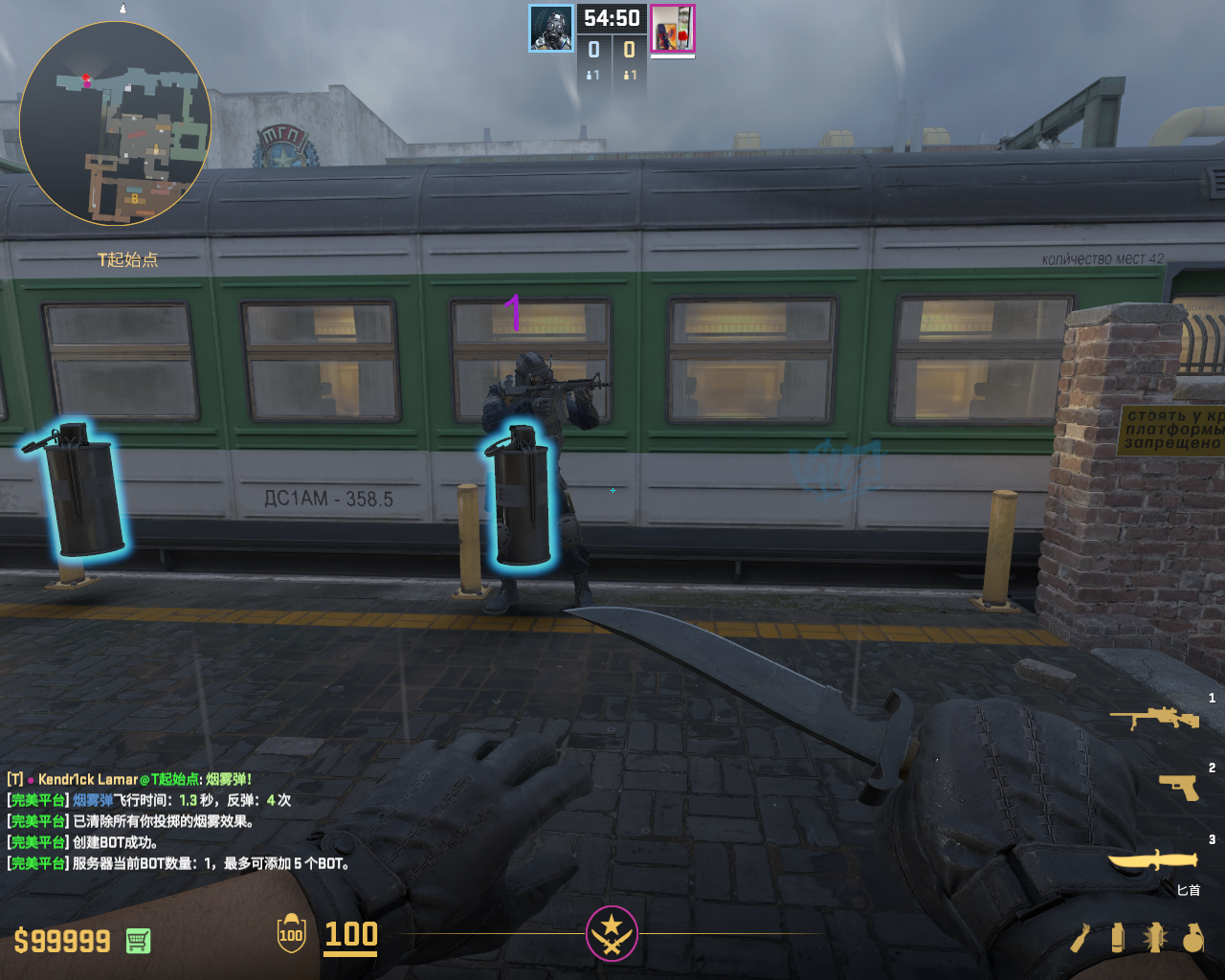Click the pink-bordered terrorist player avatar
The height and width of the screenshot is (980, 1225).
(x=673, y=28)
